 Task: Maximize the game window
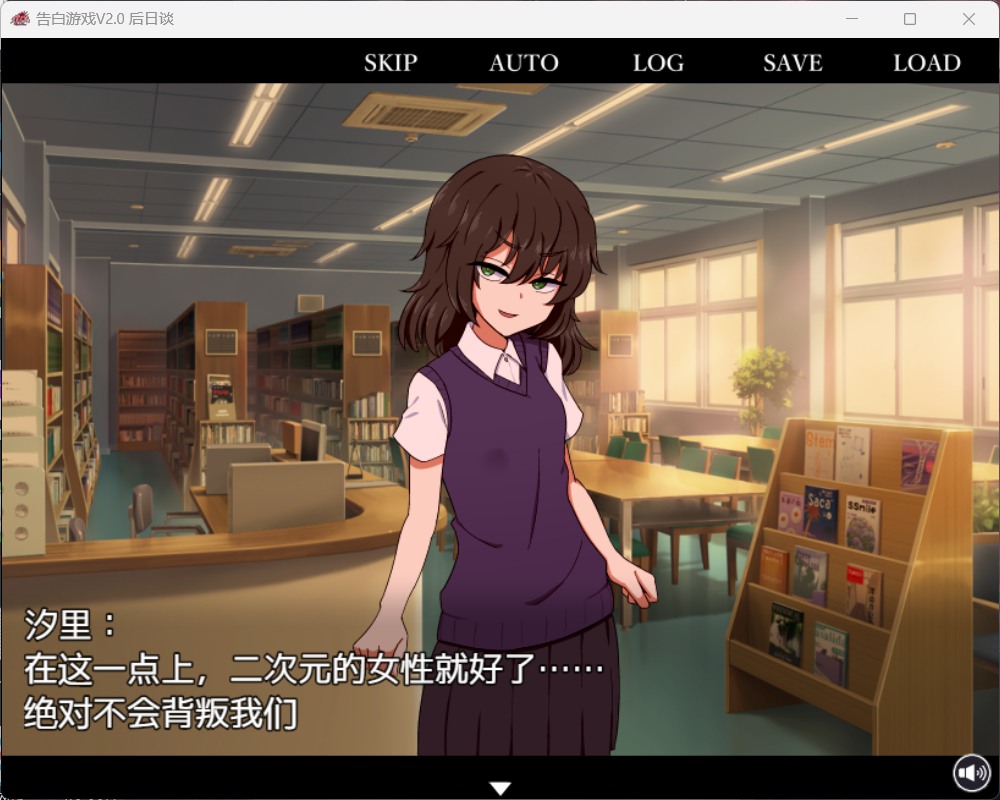click(910, 19)
